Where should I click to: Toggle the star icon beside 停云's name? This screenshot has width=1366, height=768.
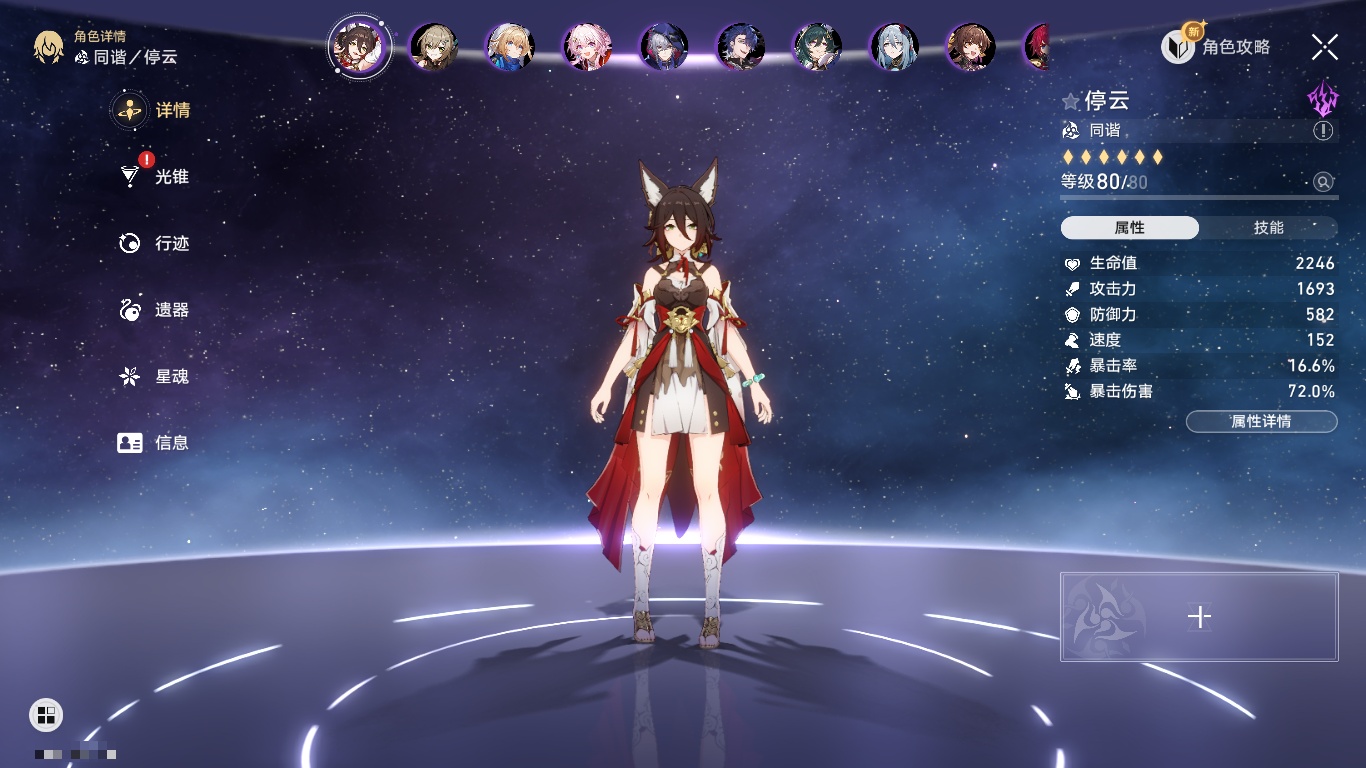pyautogui.click(x=1071, y=101)
